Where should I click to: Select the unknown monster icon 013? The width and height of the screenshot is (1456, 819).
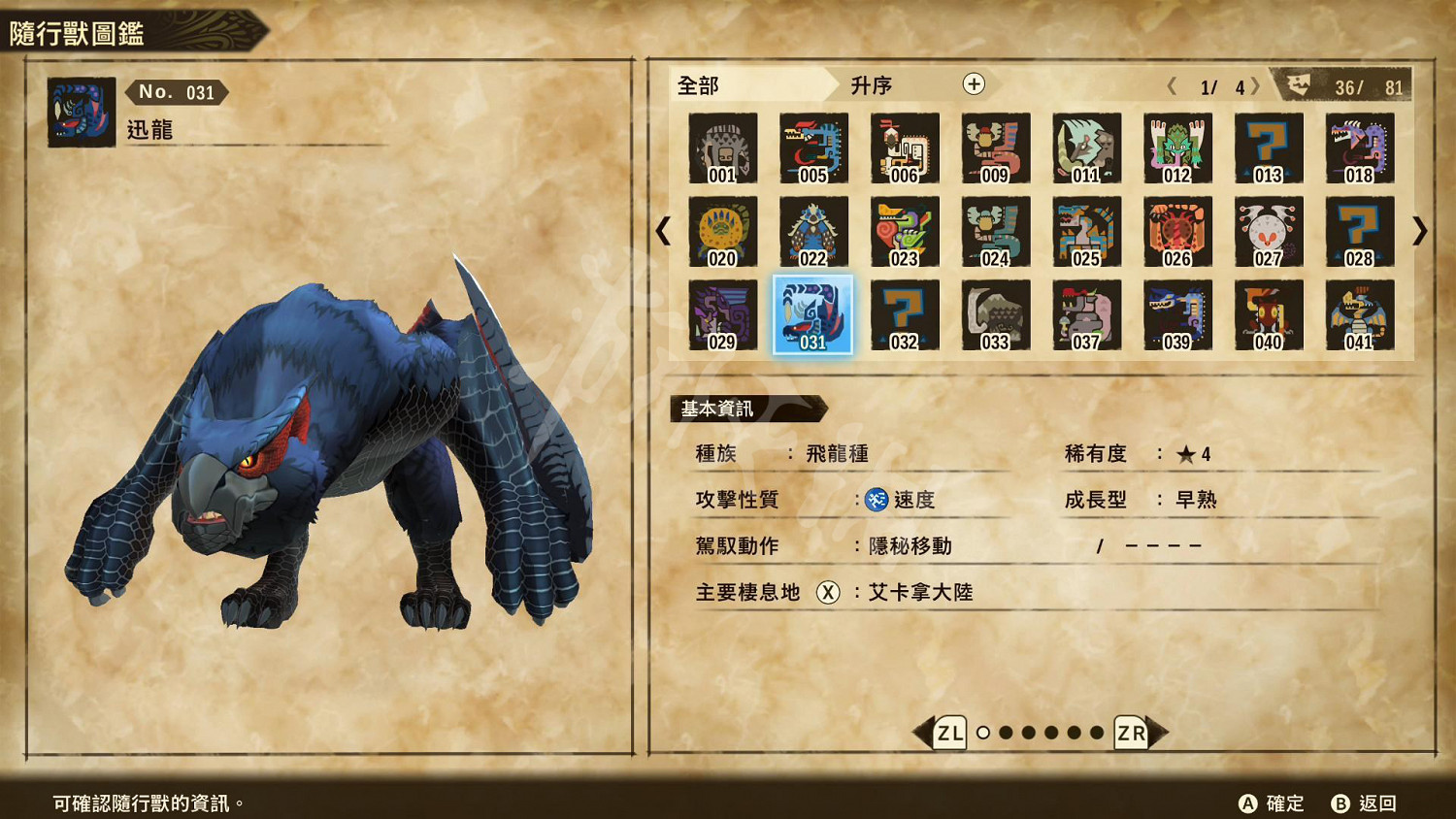pos(1269,149)
